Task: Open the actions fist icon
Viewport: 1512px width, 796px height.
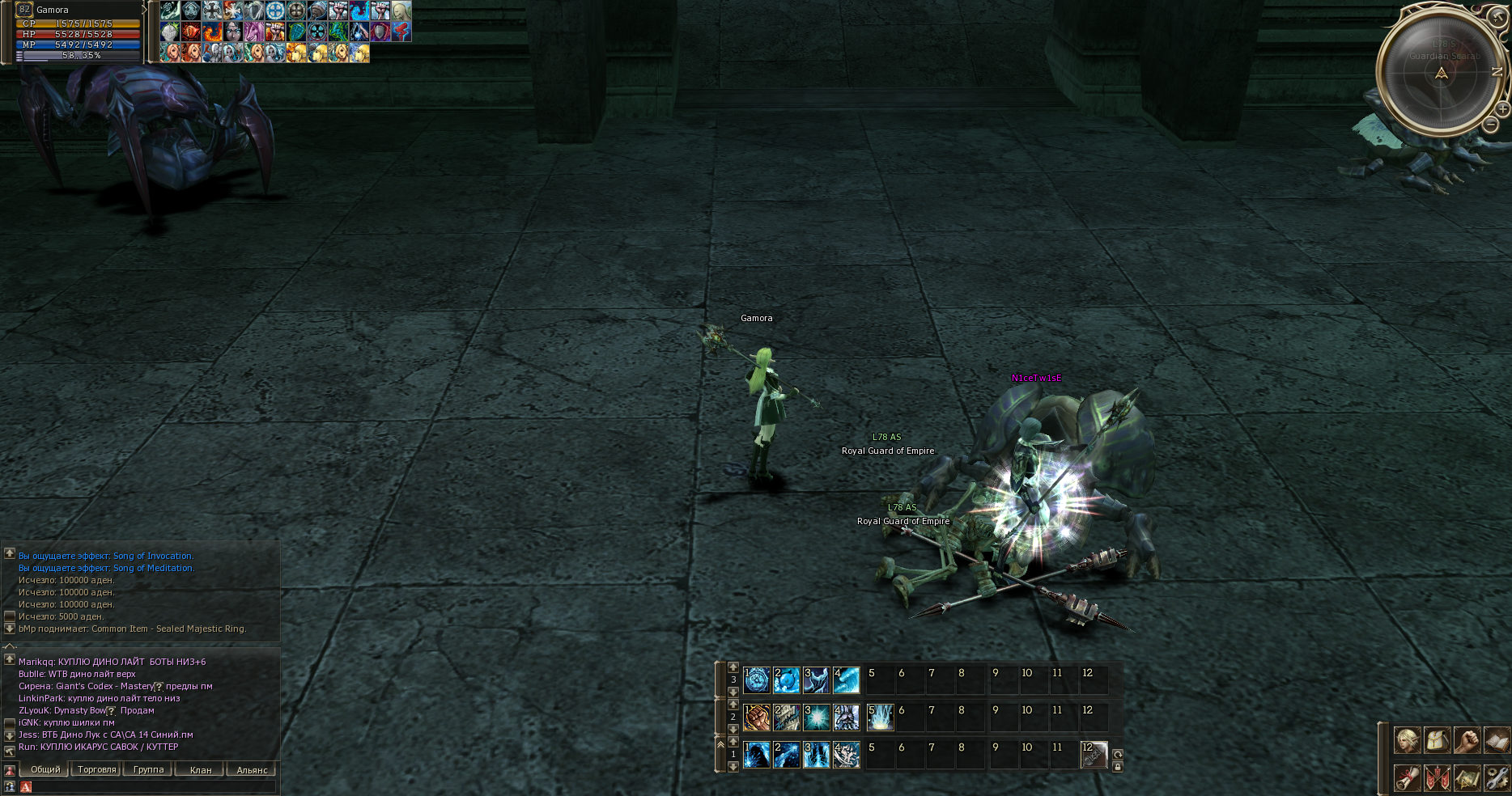Action: tap(1467, 740)
